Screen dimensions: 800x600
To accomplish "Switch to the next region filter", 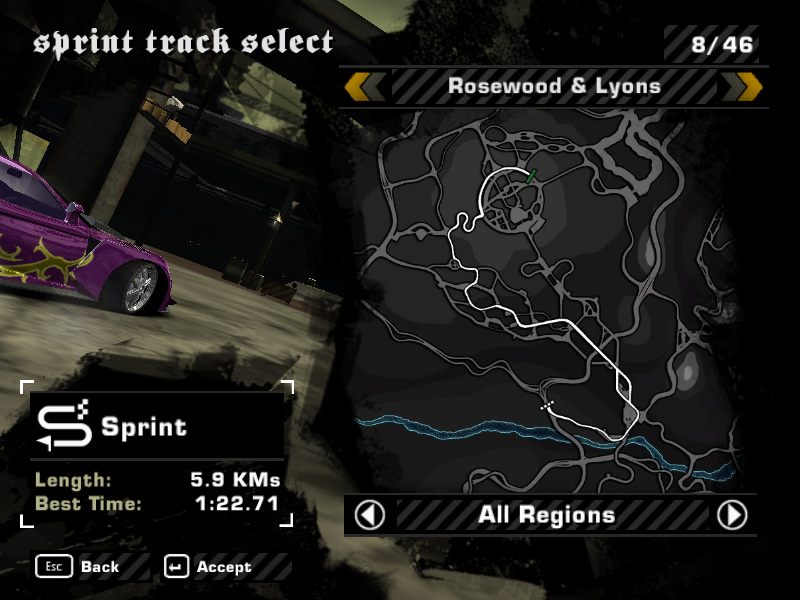I will tap(733, 515).
